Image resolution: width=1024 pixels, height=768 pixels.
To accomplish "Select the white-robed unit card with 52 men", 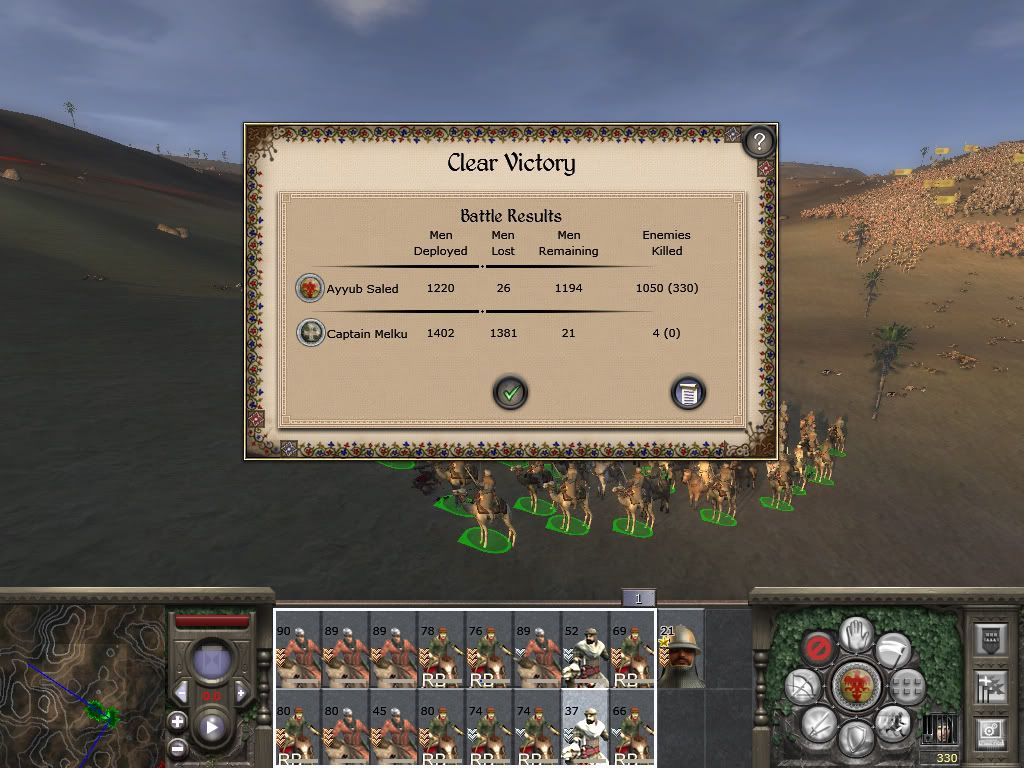I will [585, 650].
